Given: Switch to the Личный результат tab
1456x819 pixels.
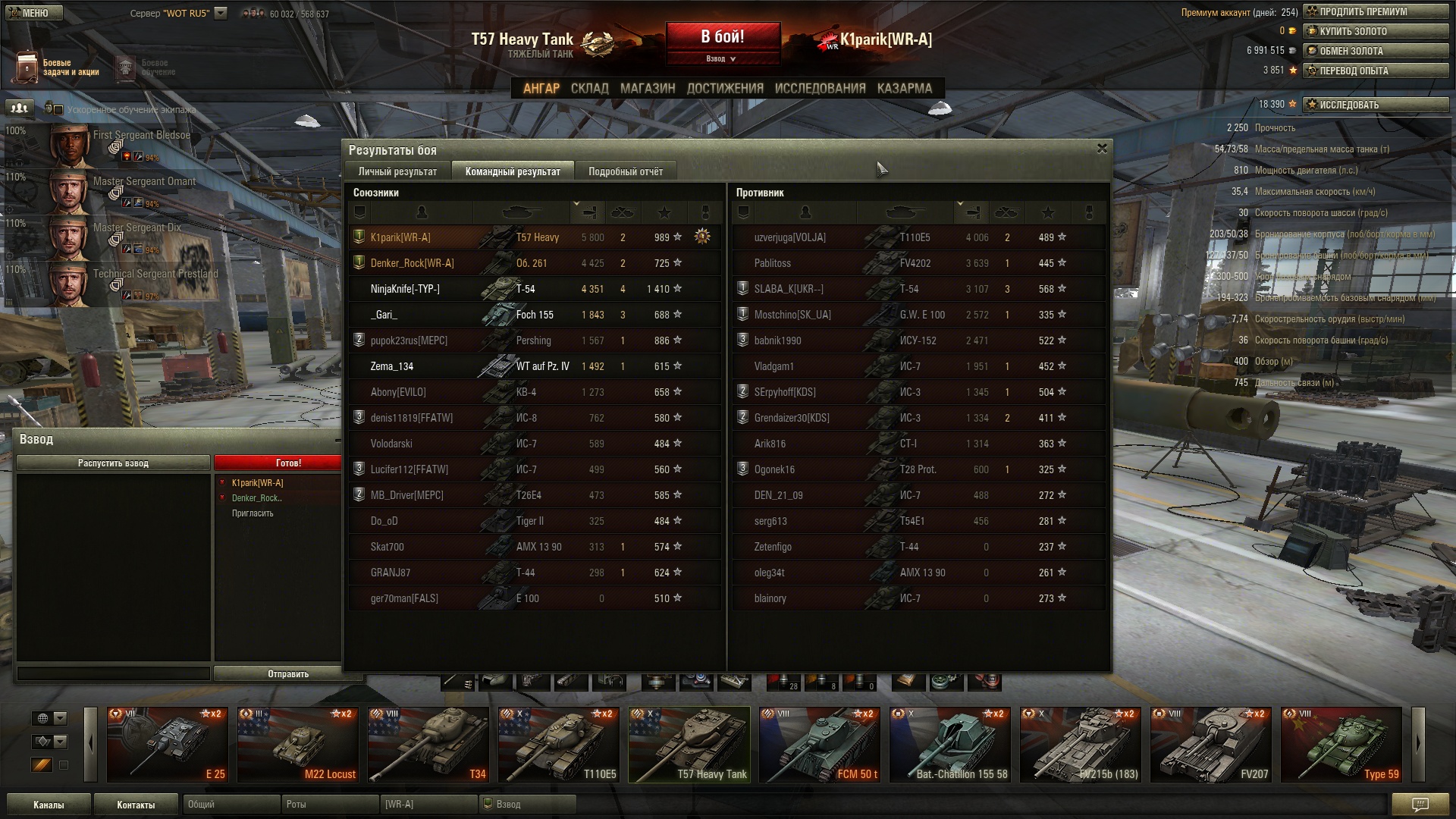Looking at the screenshot, I should [x=397, y=171].
